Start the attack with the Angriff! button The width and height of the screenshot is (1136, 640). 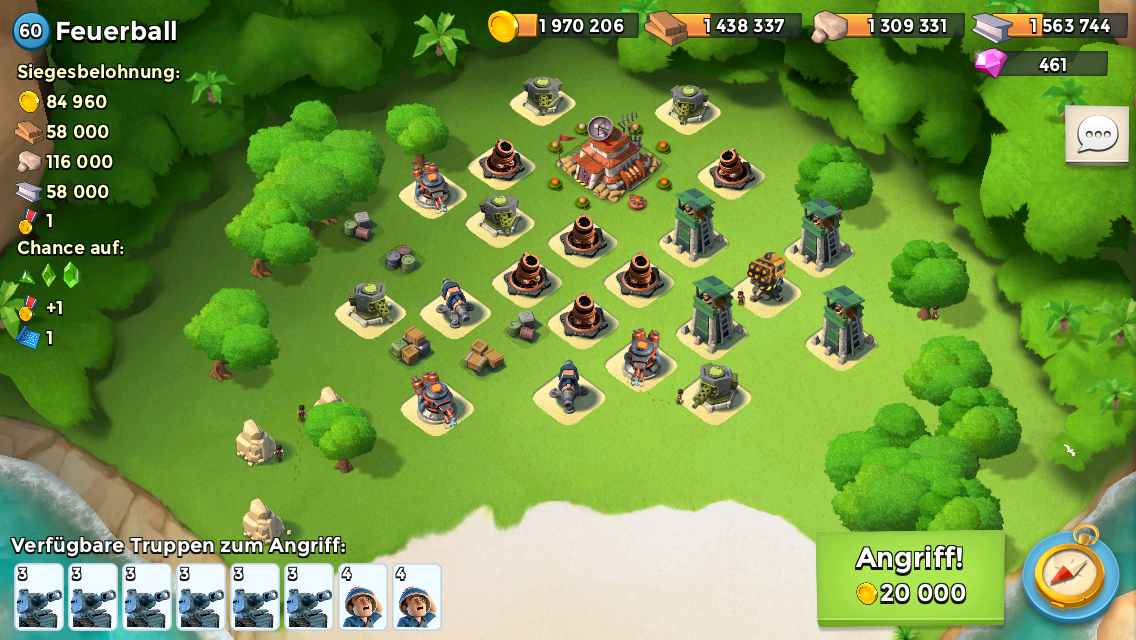tap(910, 575)
